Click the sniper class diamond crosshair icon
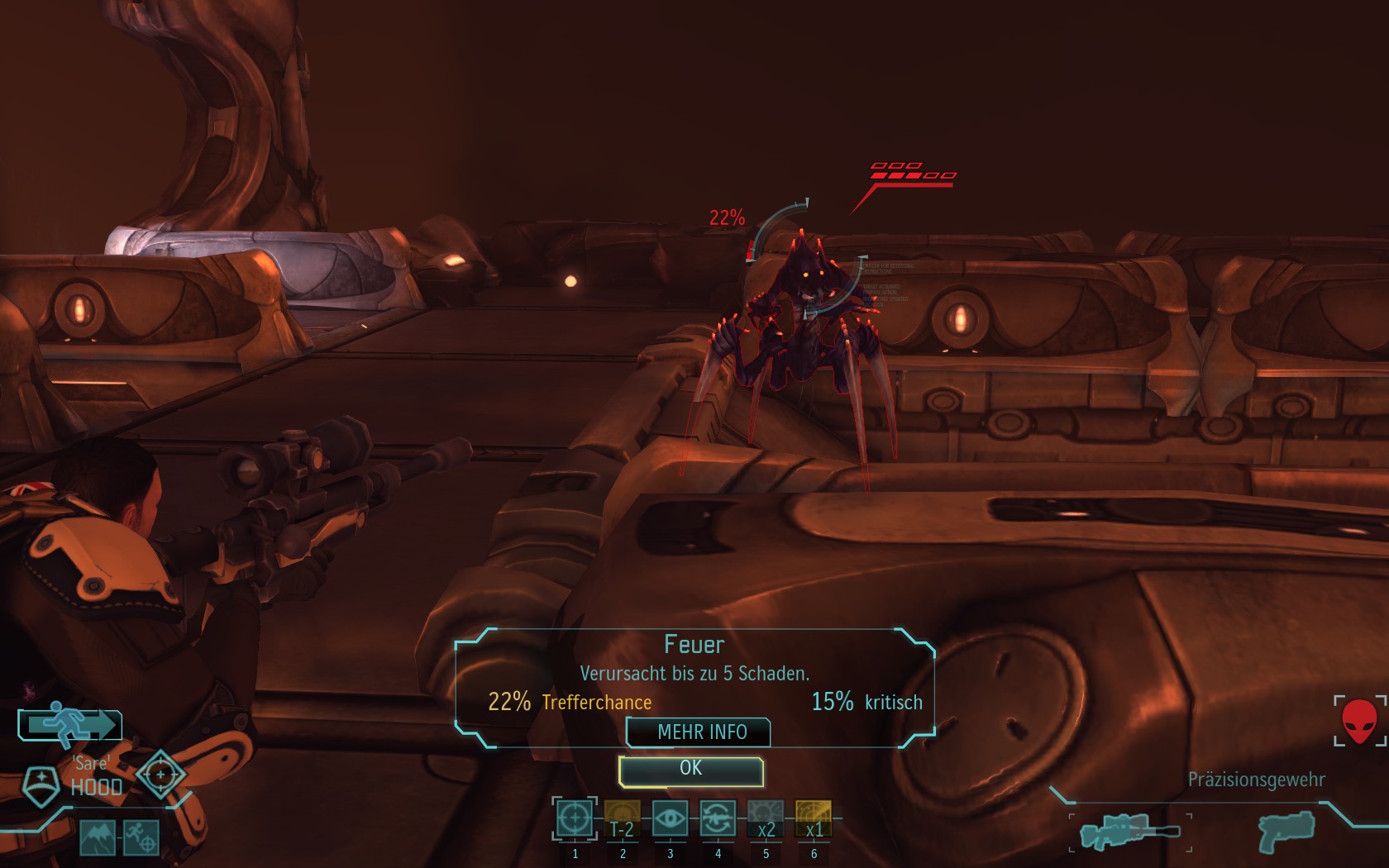1389x868 pixels. click(x=160, y=775)
